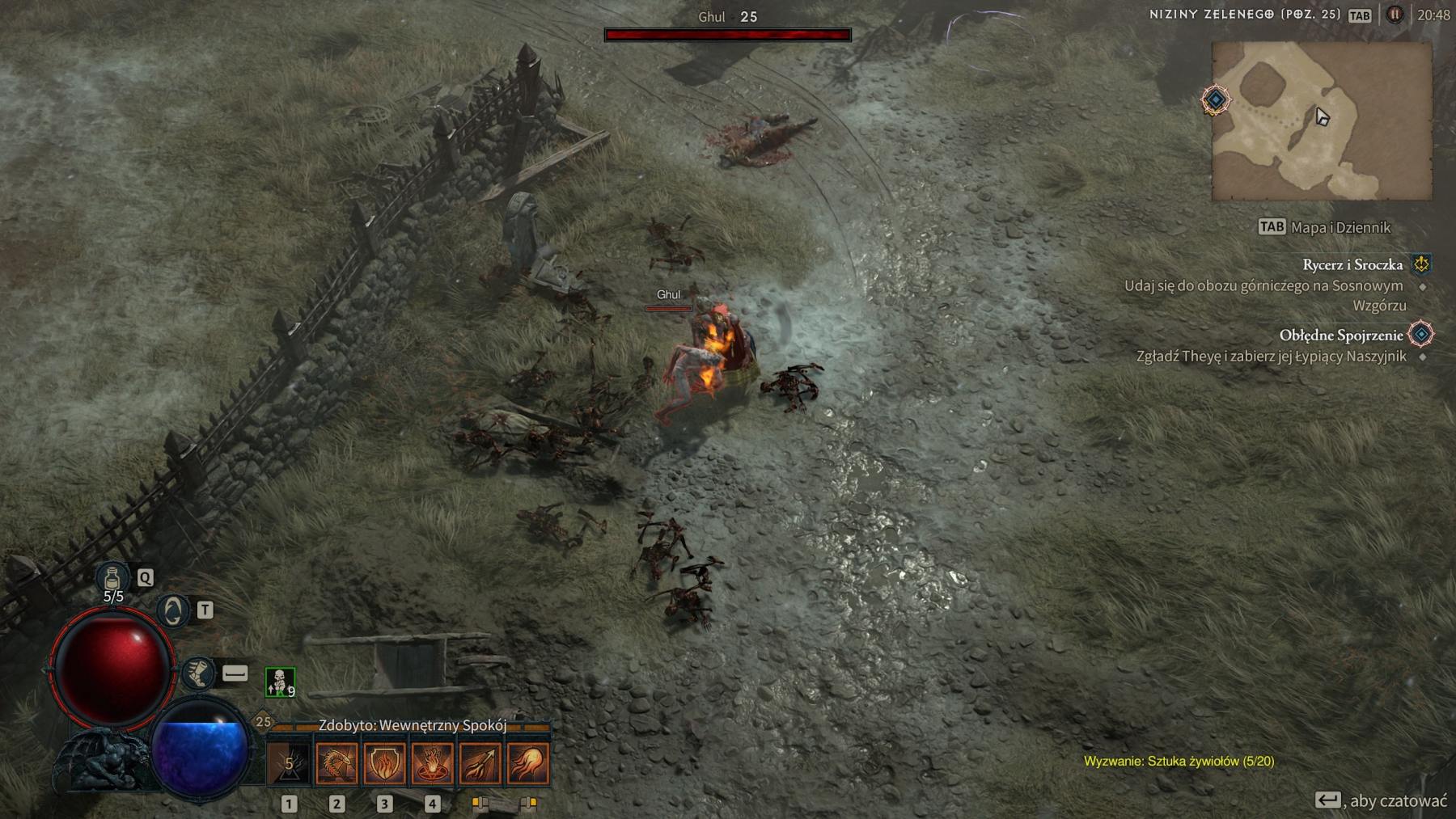This screenshot has height=819, width=1456.
Task: Click the Ghul name above the boss health bar
Action: (712, 17)
